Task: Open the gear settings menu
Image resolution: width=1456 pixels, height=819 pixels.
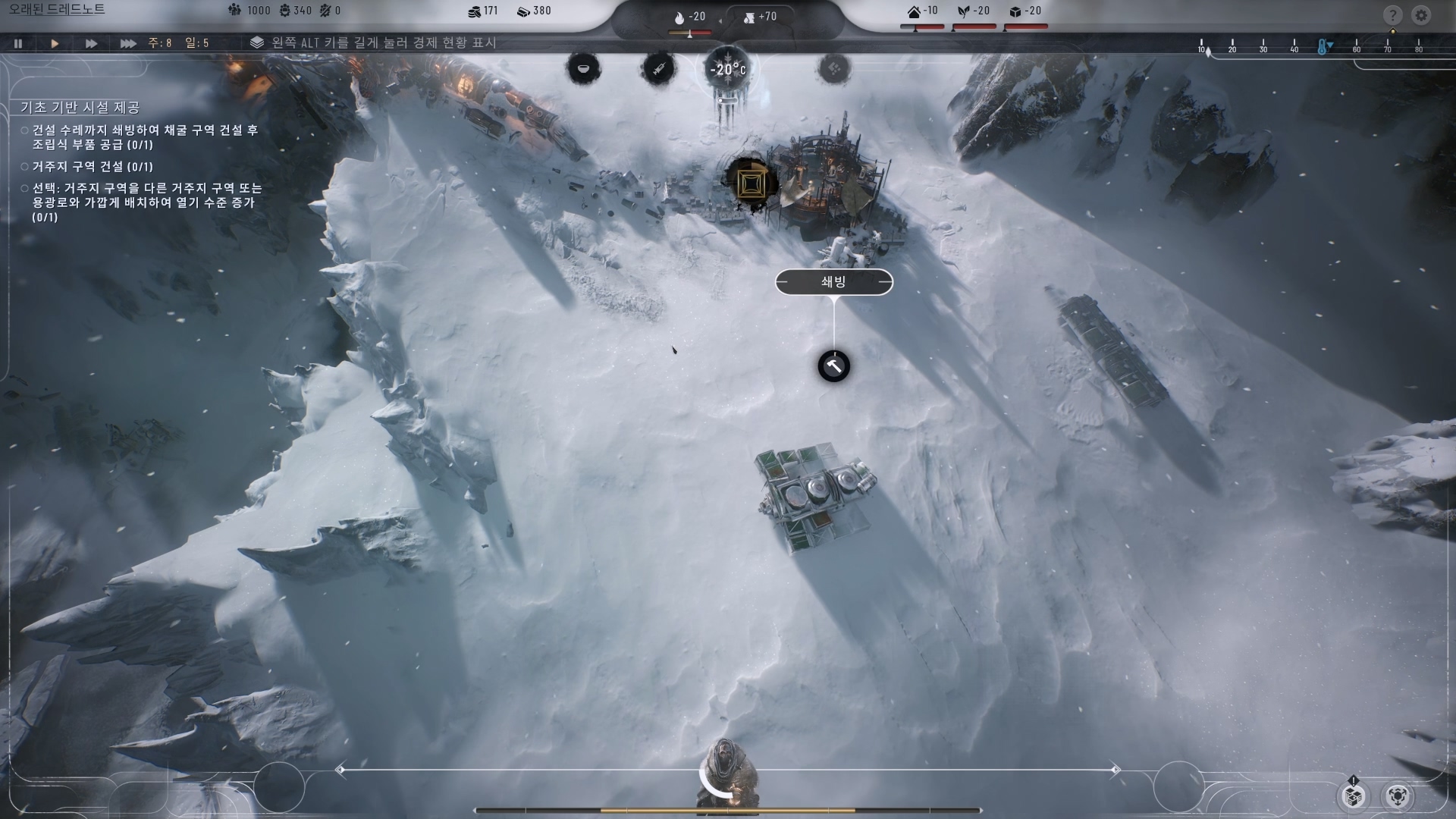Action: click(x=1421, y=15)
